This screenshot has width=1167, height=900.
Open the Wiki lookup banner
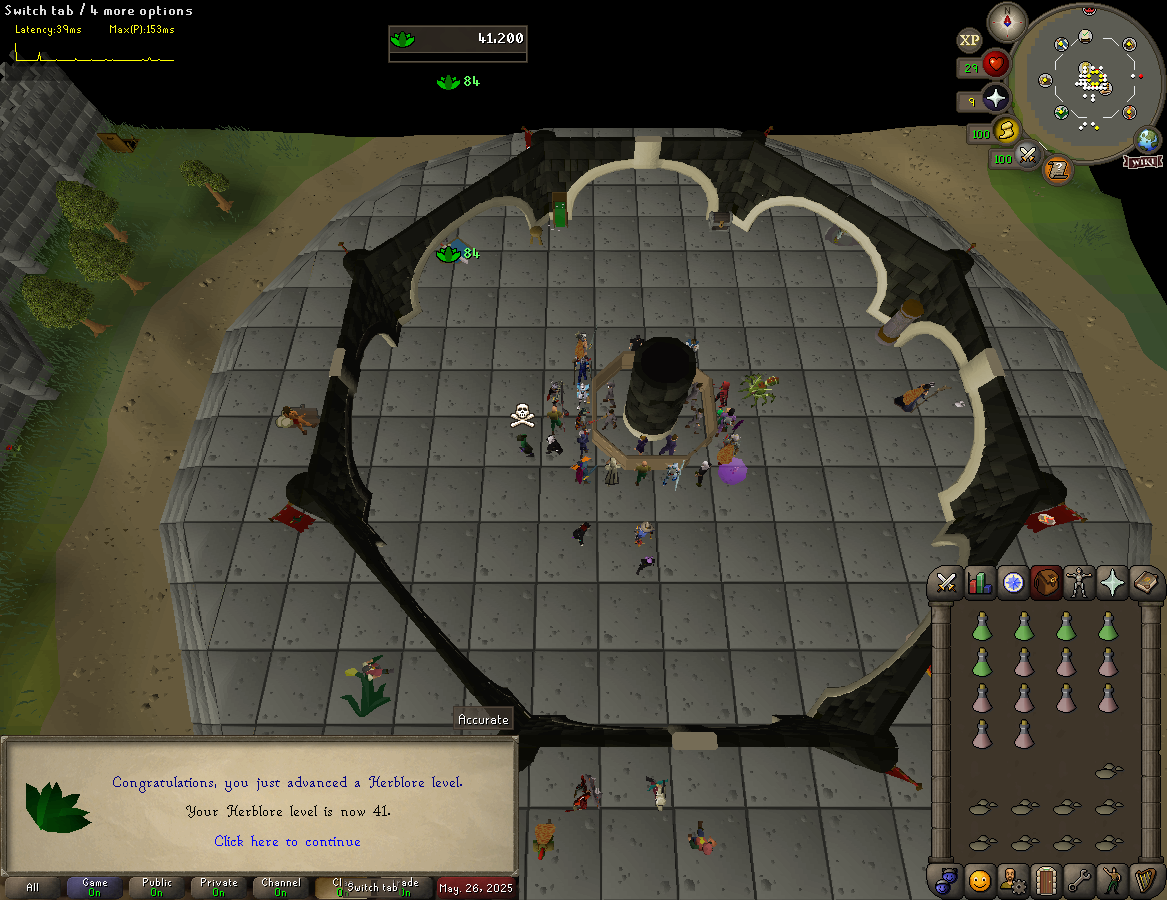pos(1143,161)
